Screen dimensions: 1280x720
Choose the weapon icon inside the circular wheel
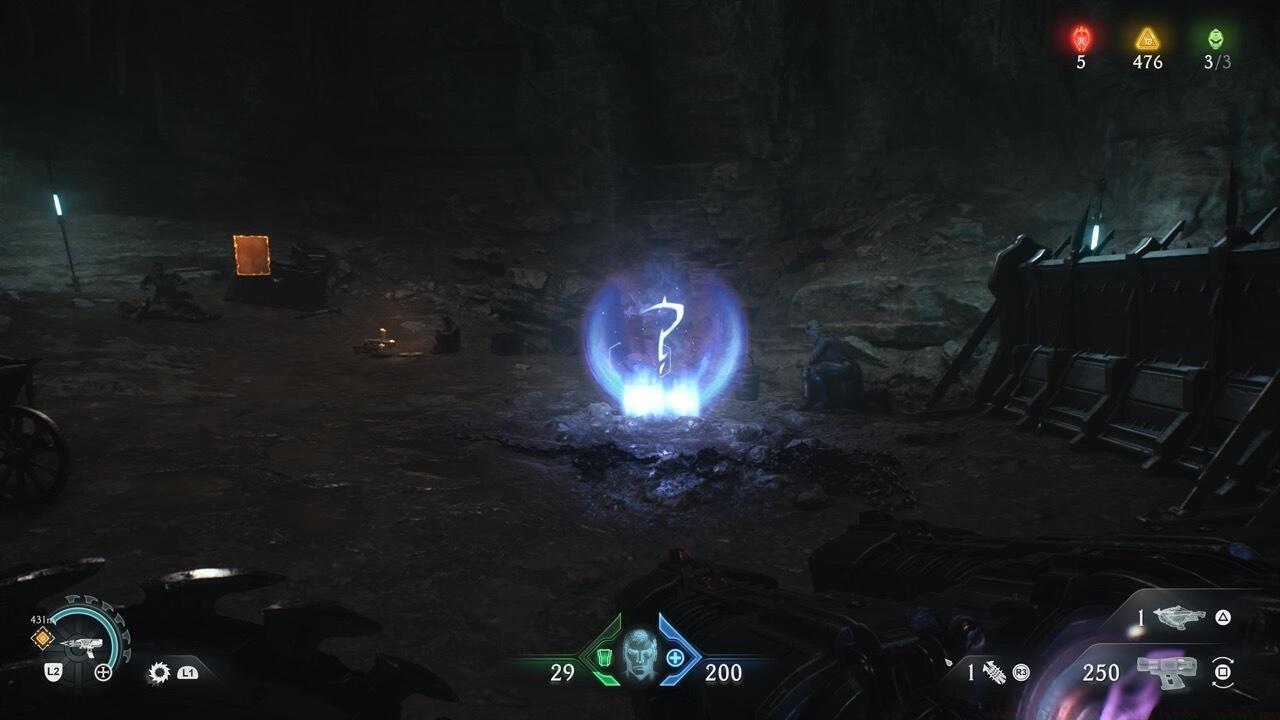pos(78,648)
